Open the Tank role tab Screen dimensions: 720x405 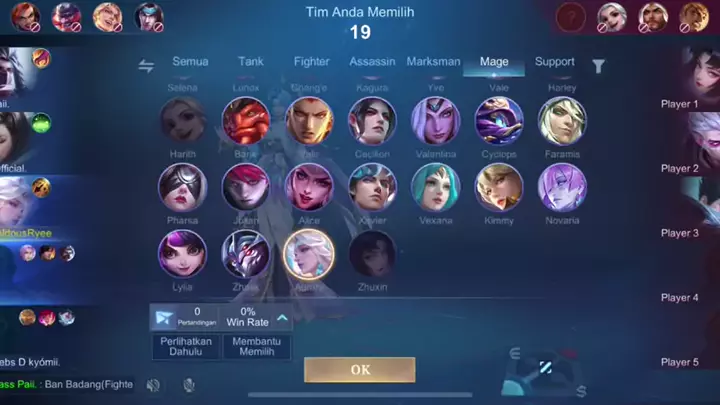(x=251, y=62)
